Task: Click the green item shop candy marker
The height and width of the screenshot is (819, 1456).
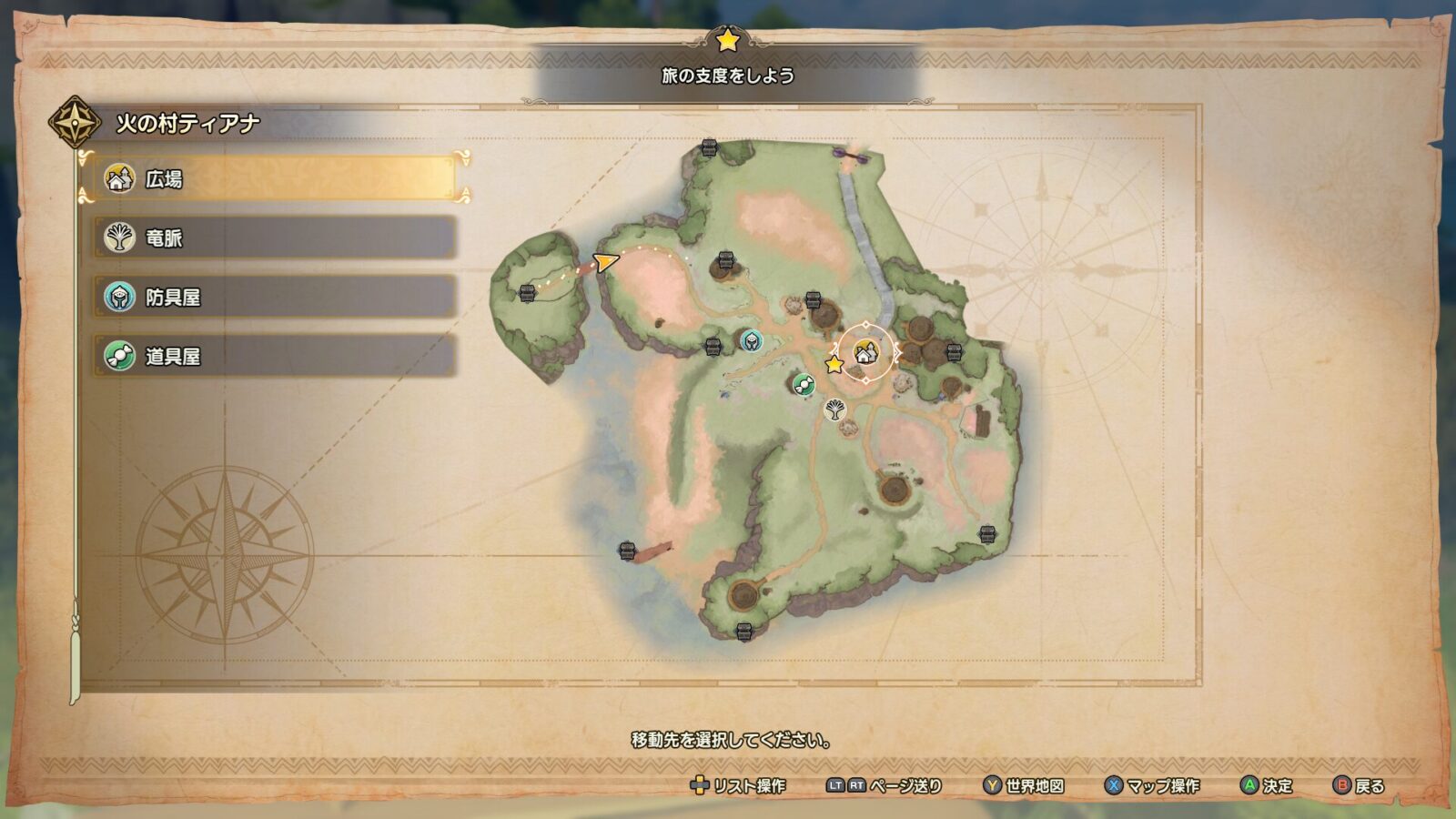Action: pos(802,384)
